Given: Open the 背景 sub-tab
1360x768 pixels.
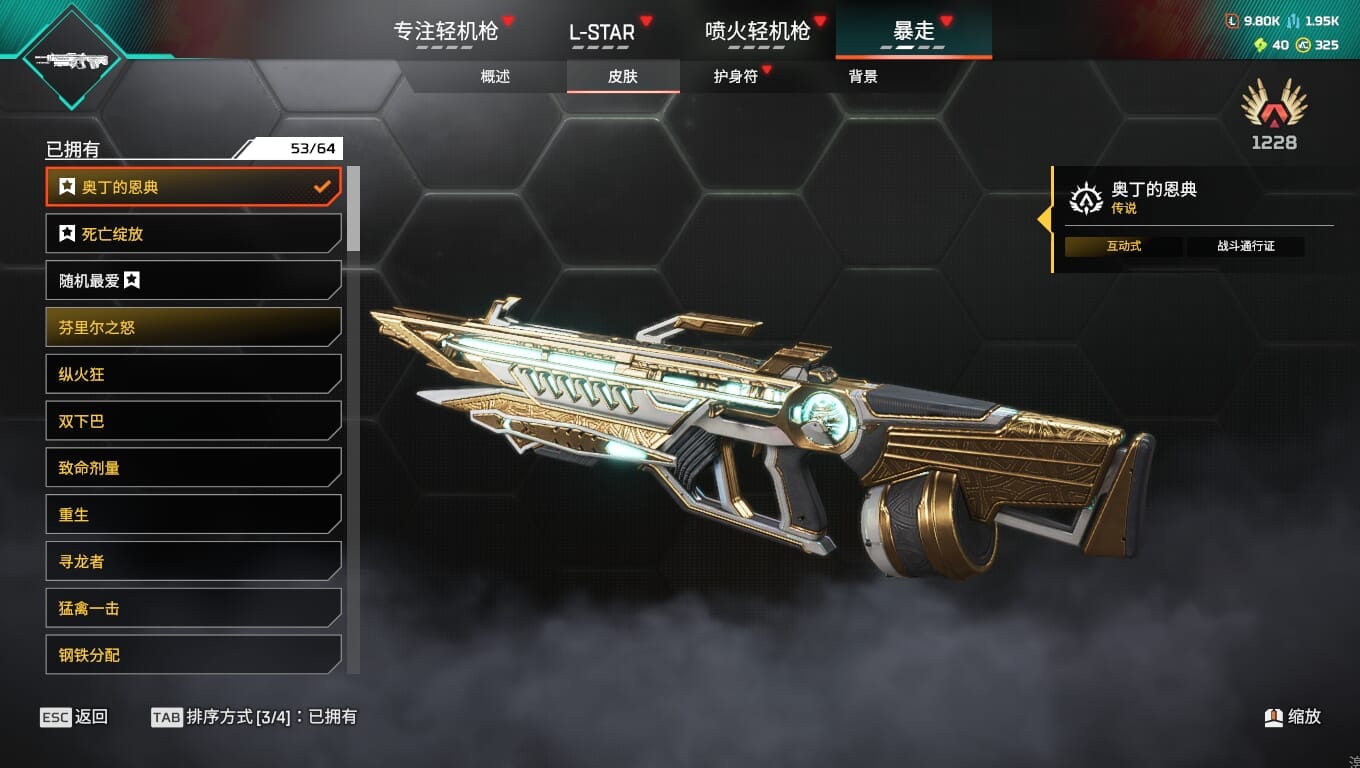Looking at the screenshot, I should pyautogui.click(x=863, y=76).
